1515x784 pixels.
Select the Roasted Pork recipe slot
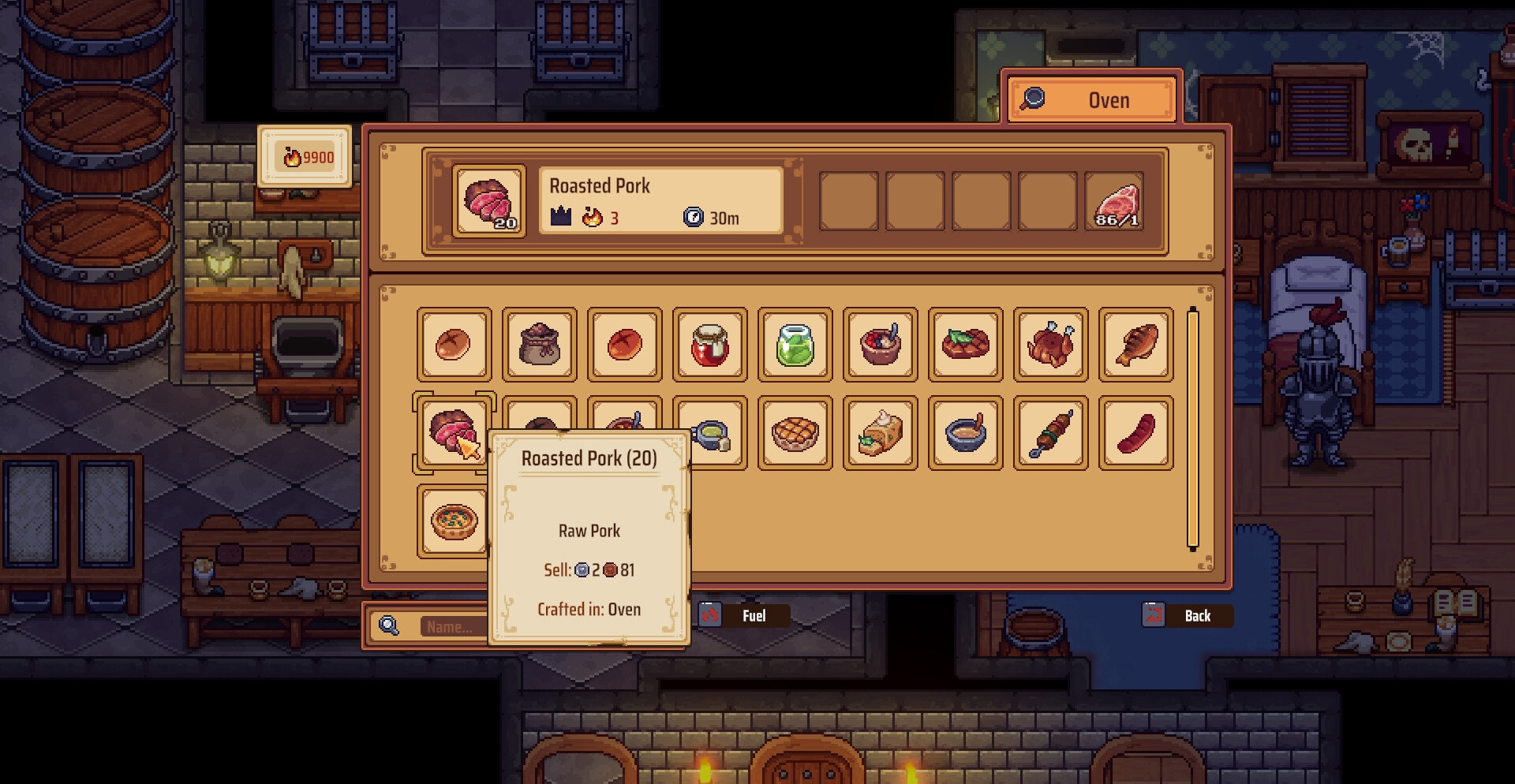pyautogui.click(x=454, y=432)
